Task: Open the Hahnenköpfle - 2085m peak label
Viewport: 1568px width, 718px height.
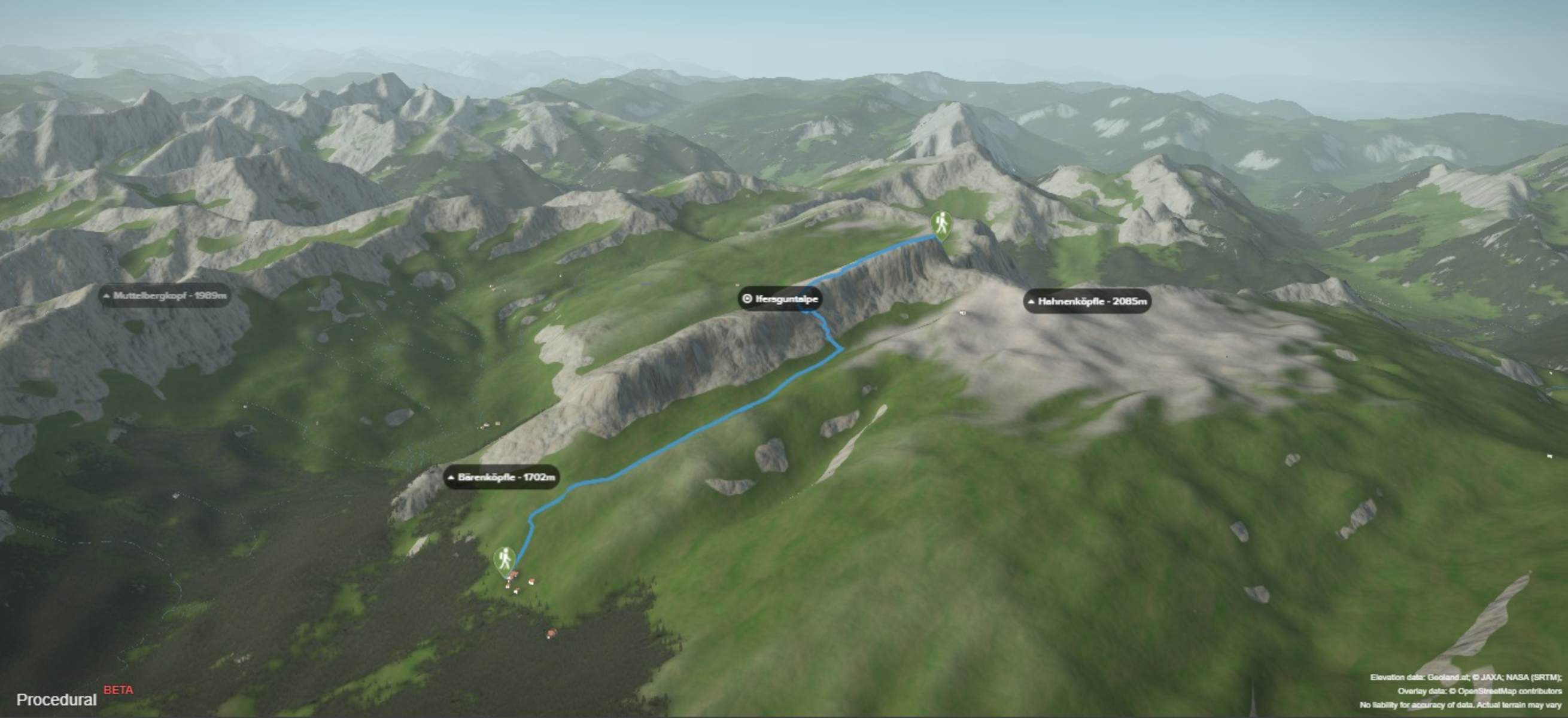Action: click(1087, 301)
